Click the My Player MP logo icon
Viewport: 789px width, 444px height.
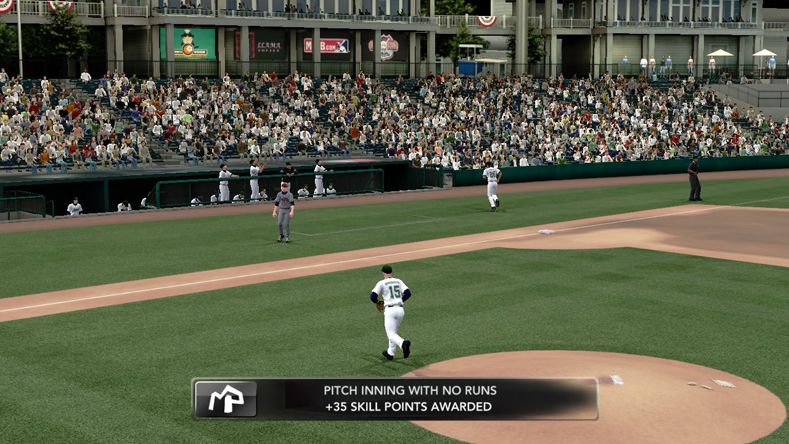pyautogui.click(x=225, y=399)
